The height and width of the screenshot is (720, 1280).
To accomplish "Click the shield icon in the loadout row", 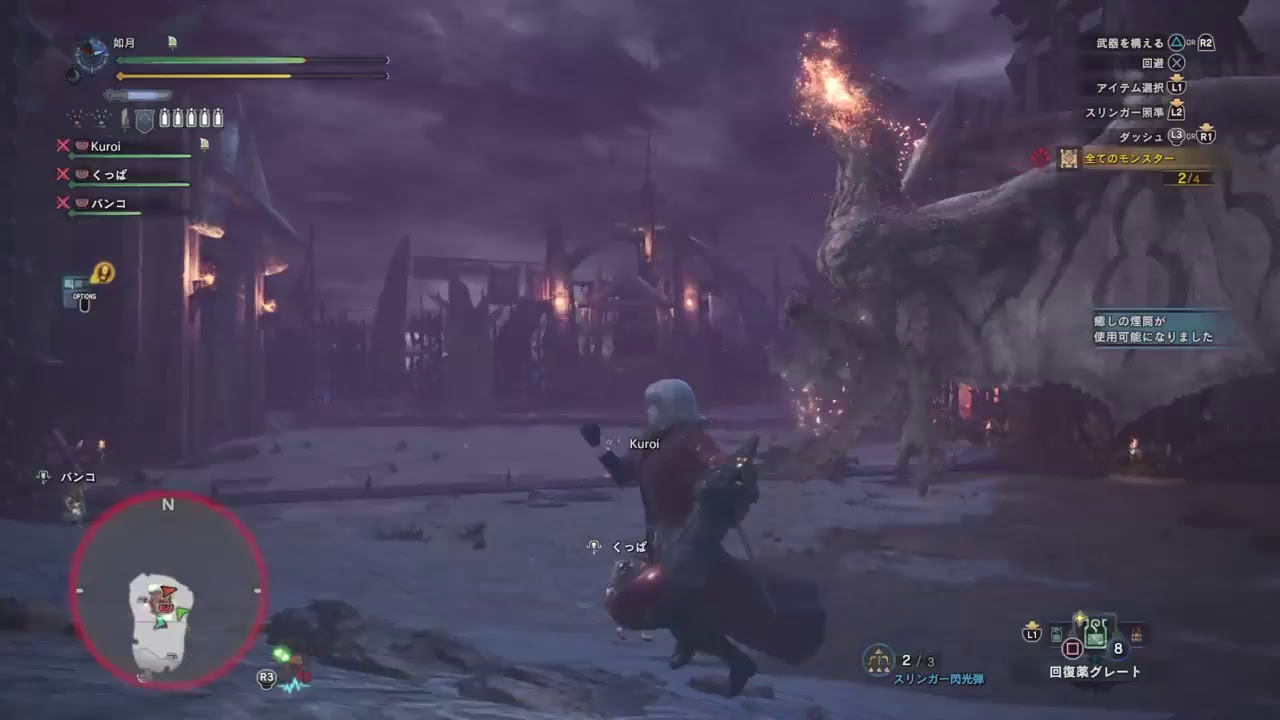I will (143, 117).
